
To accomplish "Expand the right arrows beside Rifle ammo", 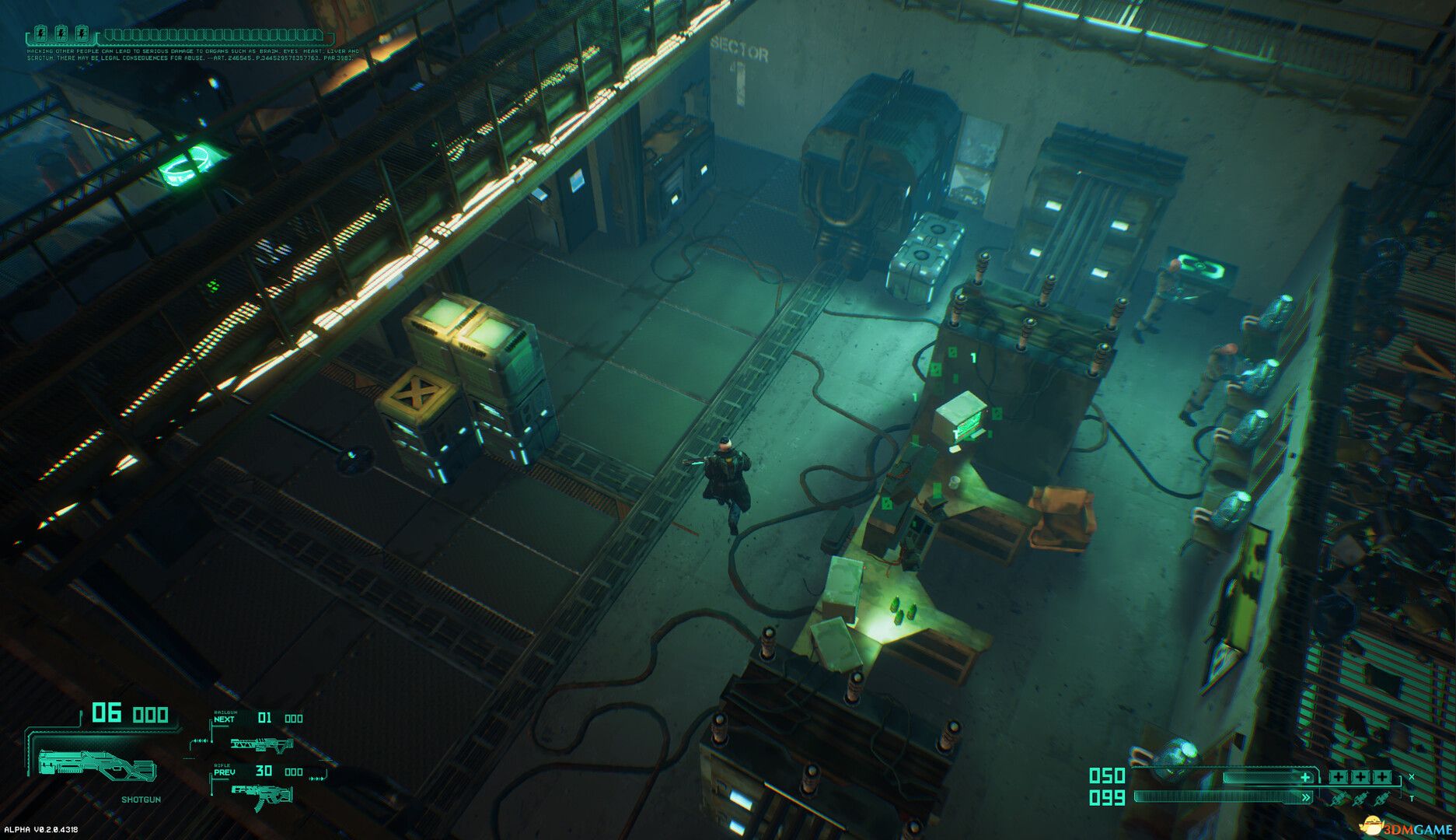I will pyautogui.click(x=316, y=779).
